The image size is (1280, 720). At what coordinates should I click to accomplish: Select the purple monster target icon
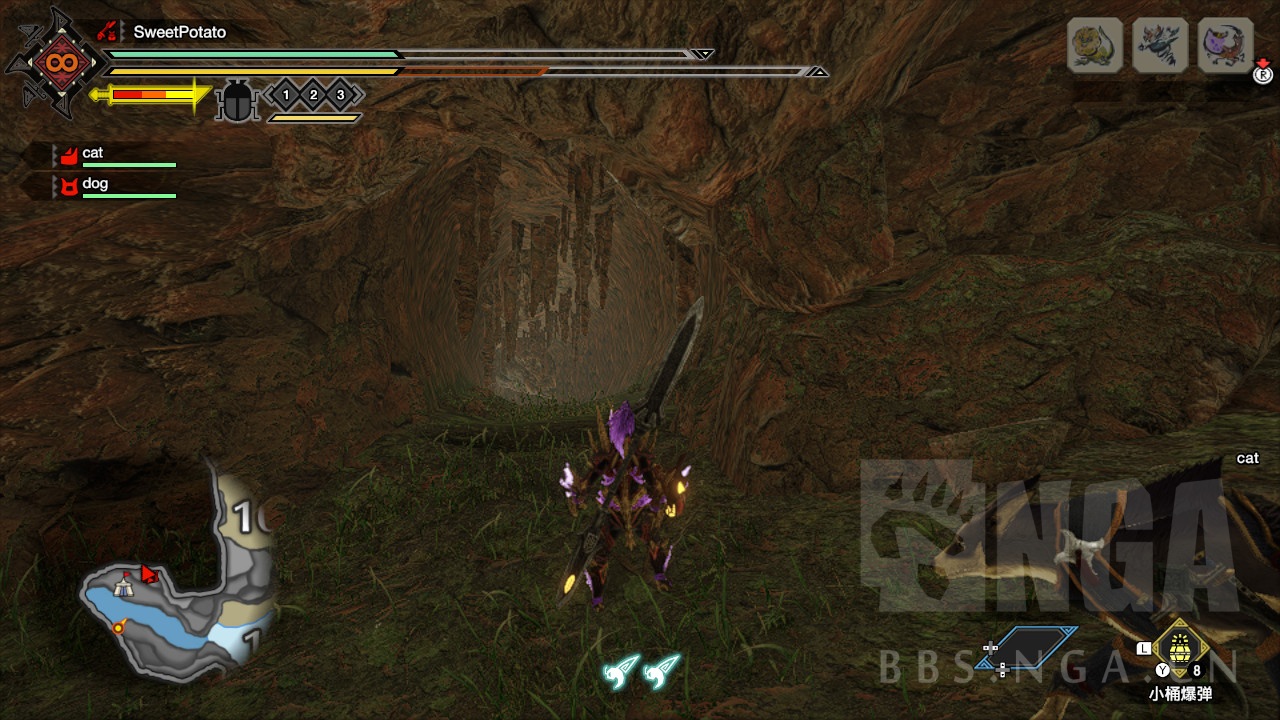click(x=1225, y=46)
